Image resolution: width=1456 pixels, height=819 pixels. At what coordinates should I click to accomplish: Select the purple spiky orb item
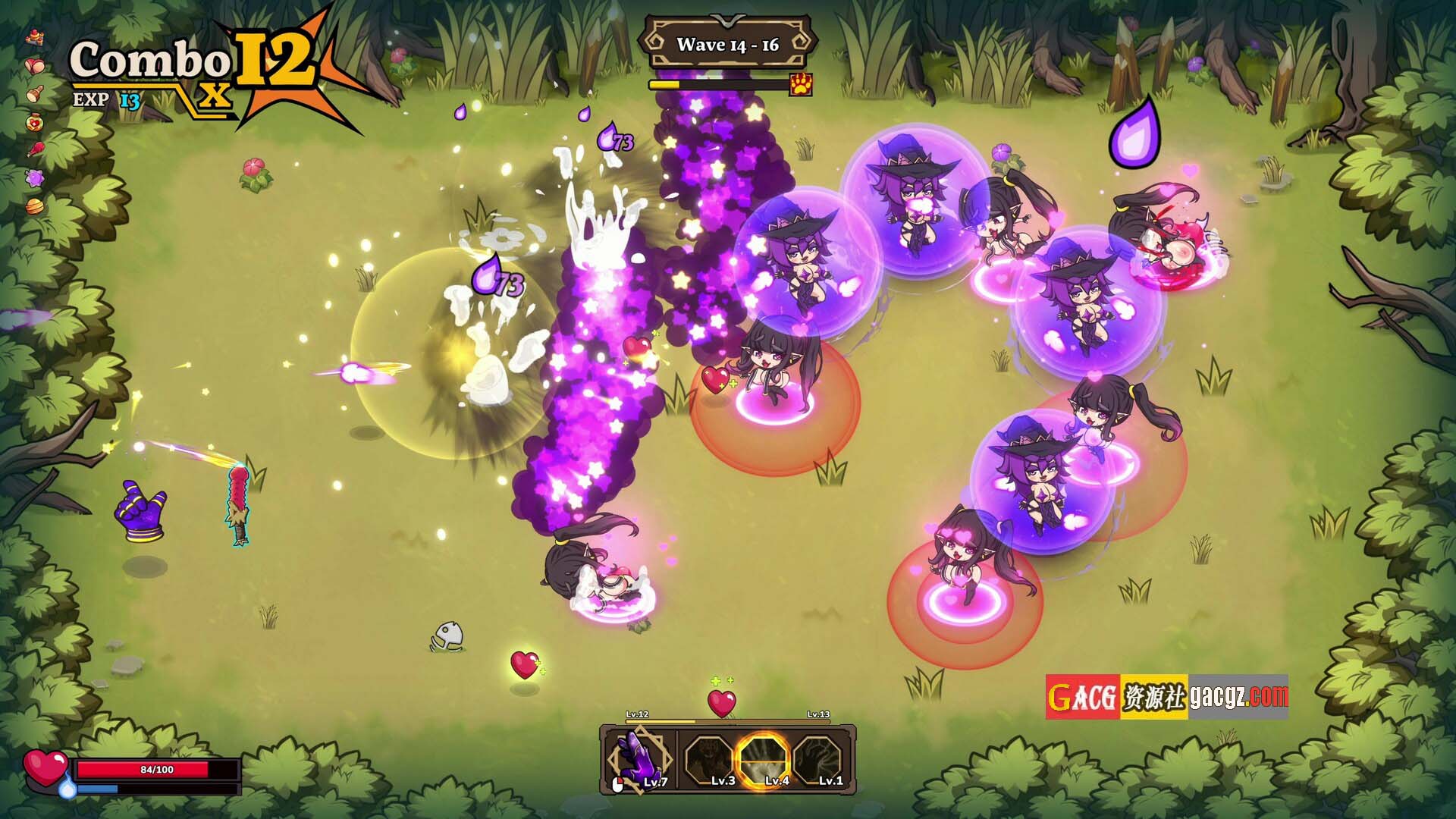point(35,177)
